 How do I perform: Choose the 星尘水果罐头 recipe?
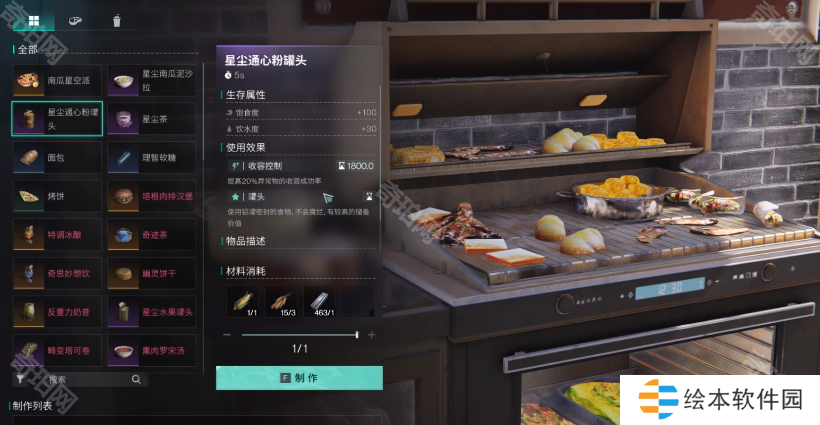[x=150, y=312]
